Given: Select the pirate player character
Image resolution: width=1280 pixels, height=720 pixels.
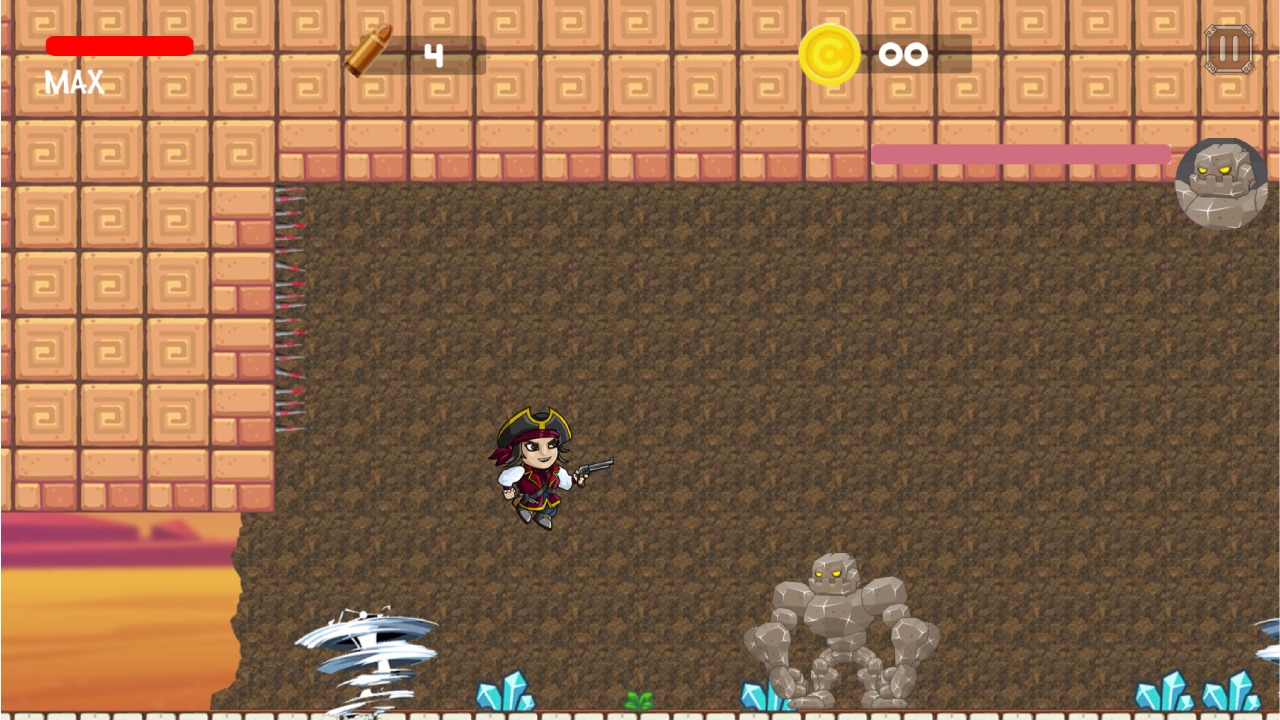Looking at the screenshot, I should [x=532, y=470].
